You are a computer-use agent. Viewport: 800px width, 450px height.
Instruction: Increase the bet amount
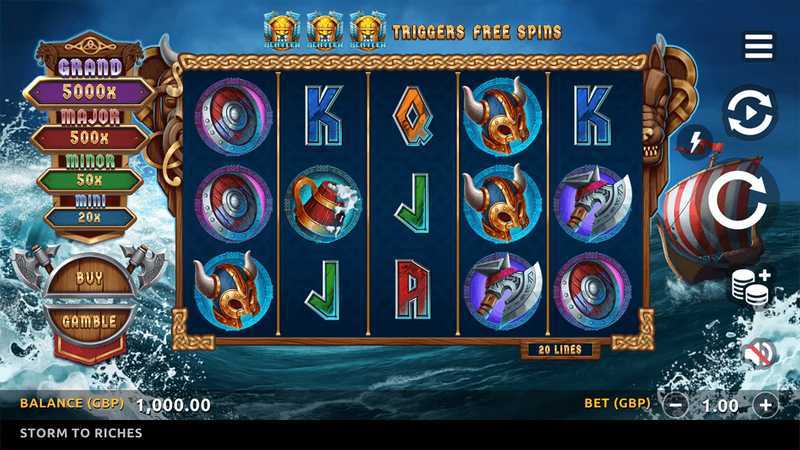click(x=765, y=405)
